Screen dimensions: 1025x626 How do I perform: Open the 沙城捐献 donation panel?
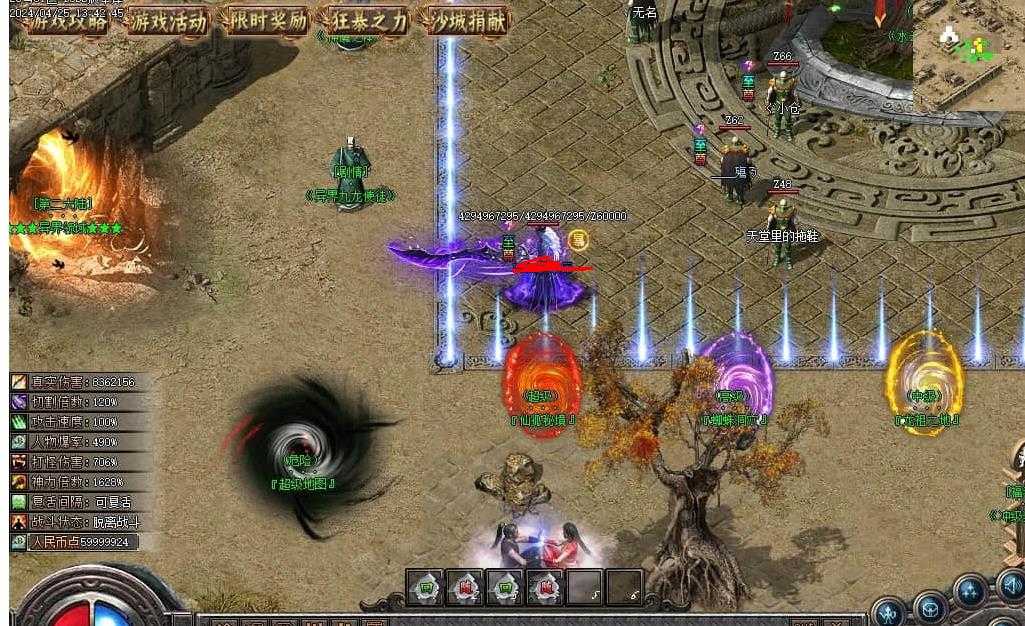(x=466, y=21)
